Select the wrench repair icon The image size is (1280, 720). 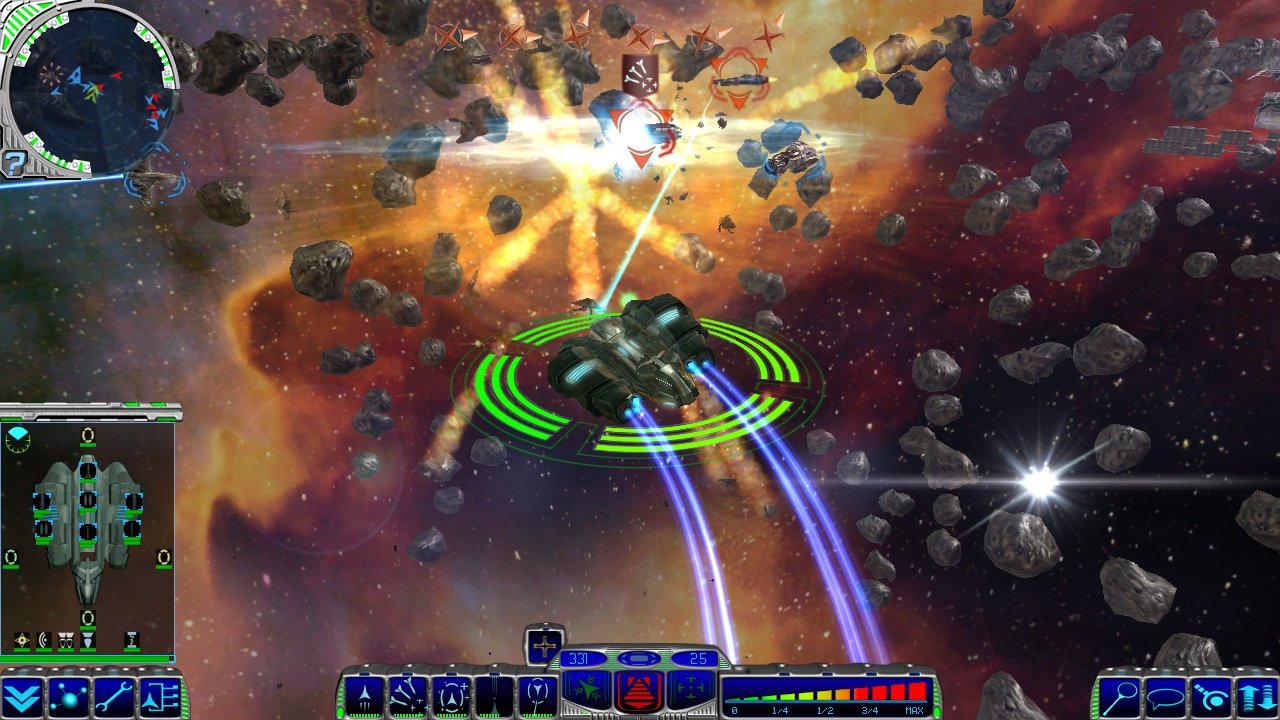pyautogui.click(x=112, y=695)
